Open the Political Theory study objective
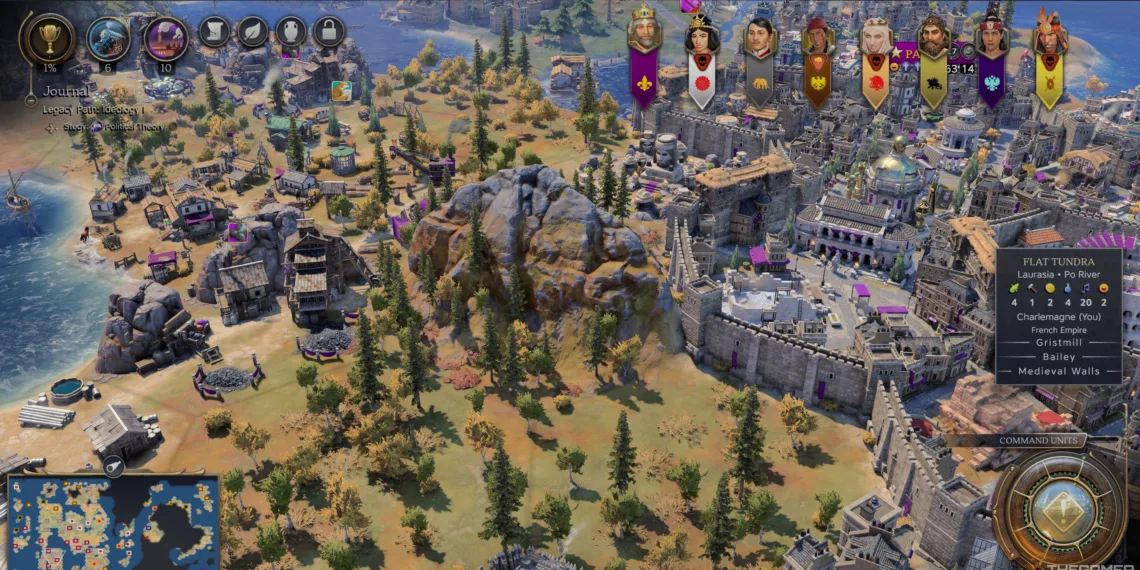The height and width of the screenshot is (570, 1140). [135, 127]
